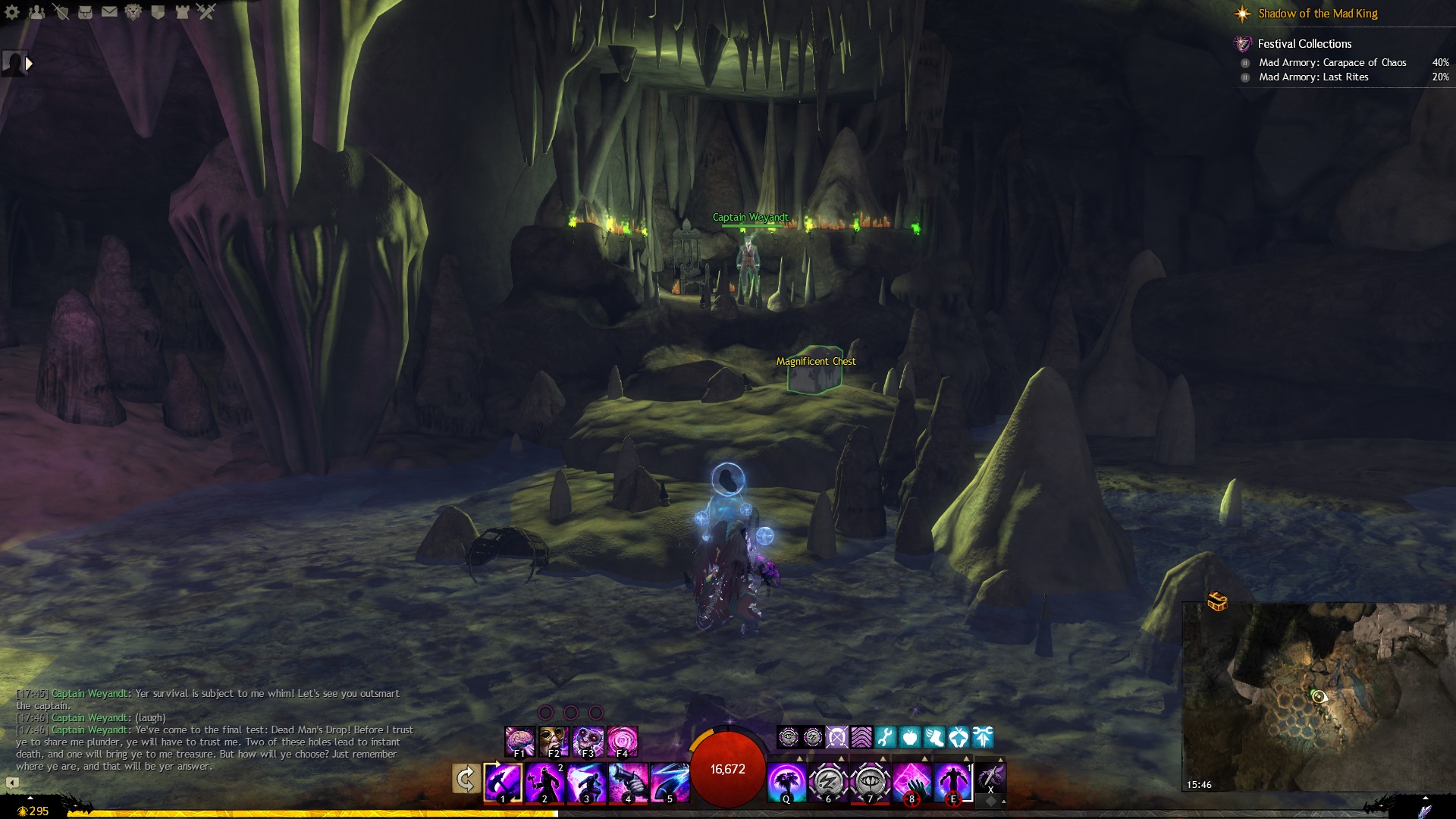Image resolution: width=1456 pixels, height=819 pixels.
Task: Open the contacts and LFG panel
Action: coord(36,12)
